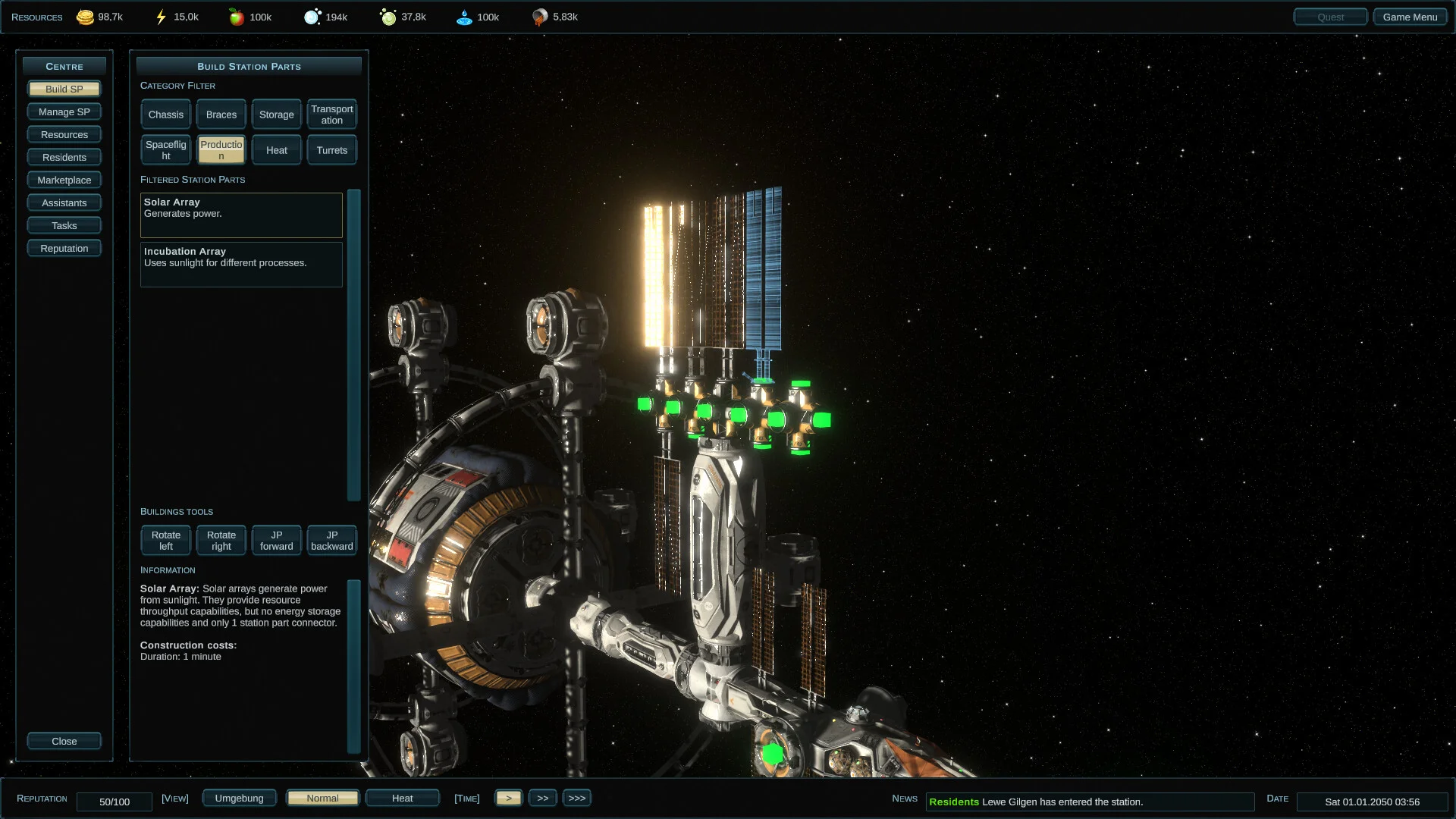The height and width of the screenshot is (819, 1456).
Task: View the Tasks list
Action: pyautogui.click(x=64, y=225)
